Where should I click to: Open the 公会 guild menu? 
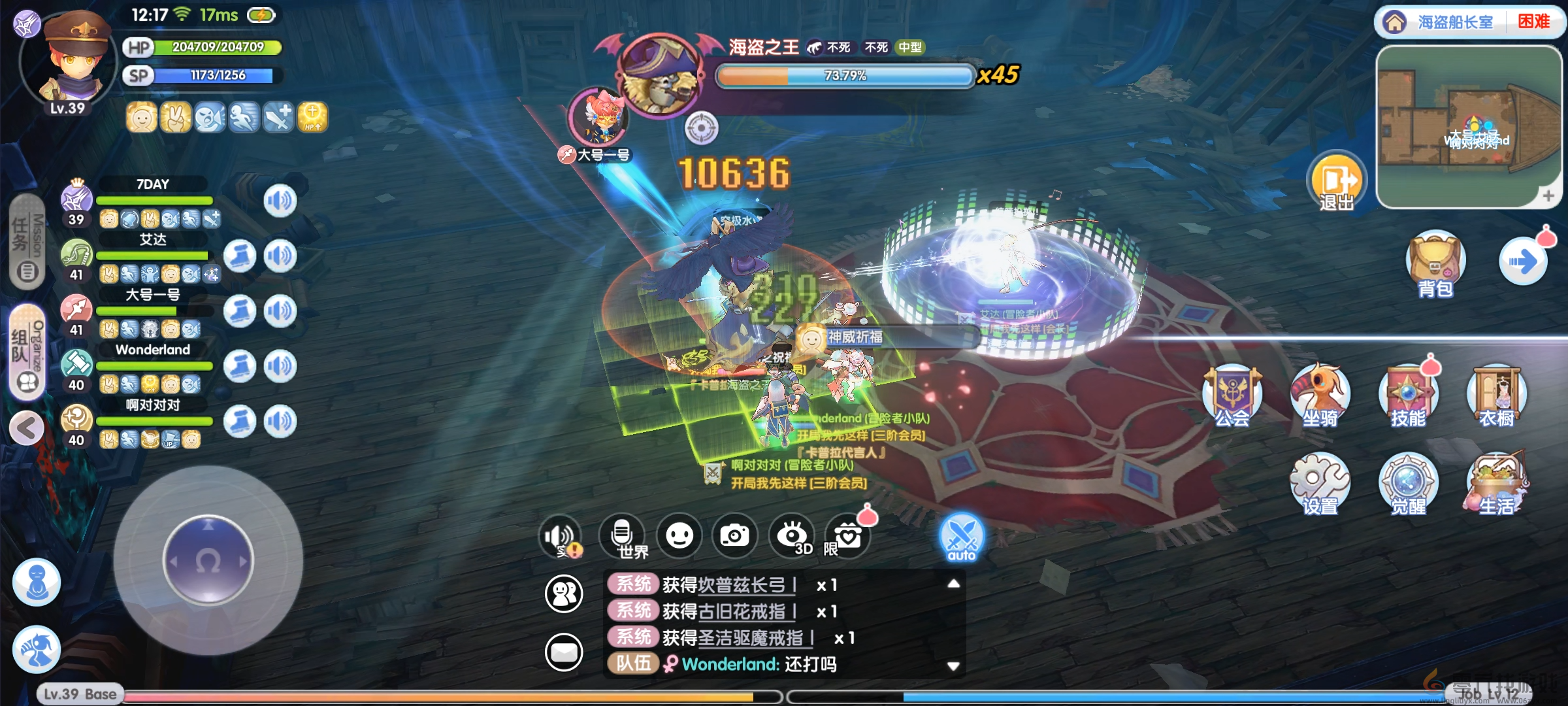1232,396
